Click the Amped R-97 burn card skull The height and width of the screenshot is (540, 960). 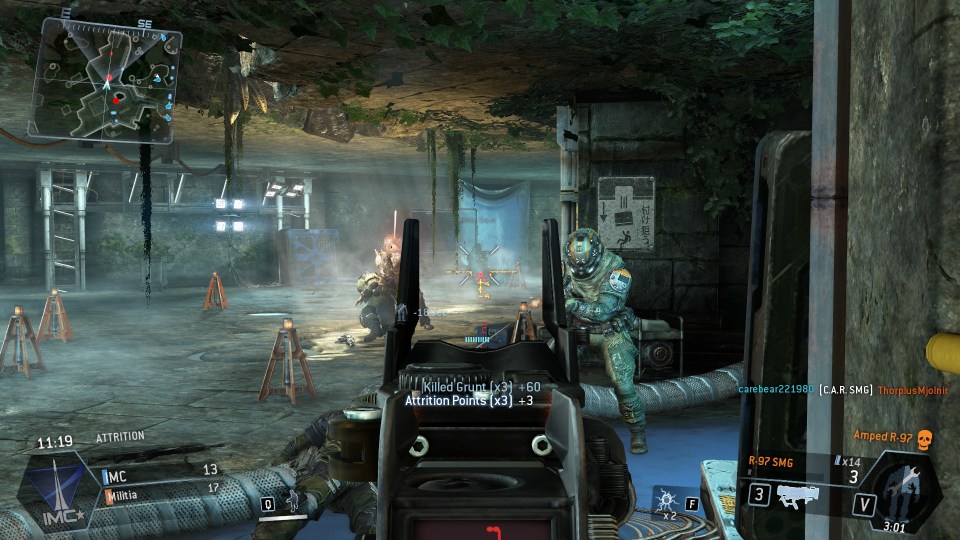[923, 438]
